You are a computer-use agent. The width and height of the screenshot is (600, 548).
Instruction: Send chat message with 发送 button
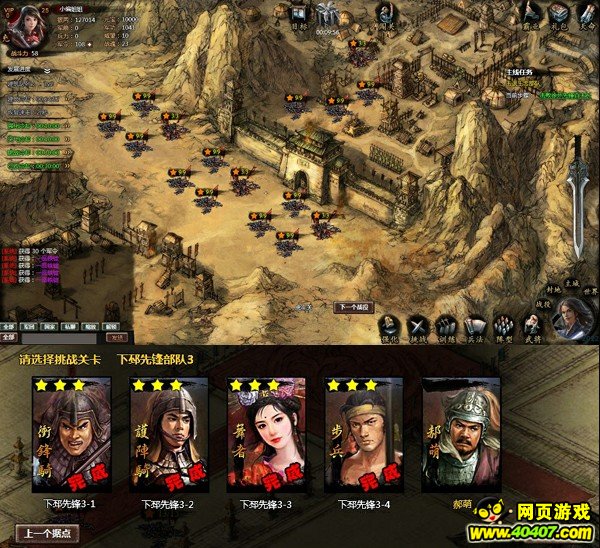[118, 338]
